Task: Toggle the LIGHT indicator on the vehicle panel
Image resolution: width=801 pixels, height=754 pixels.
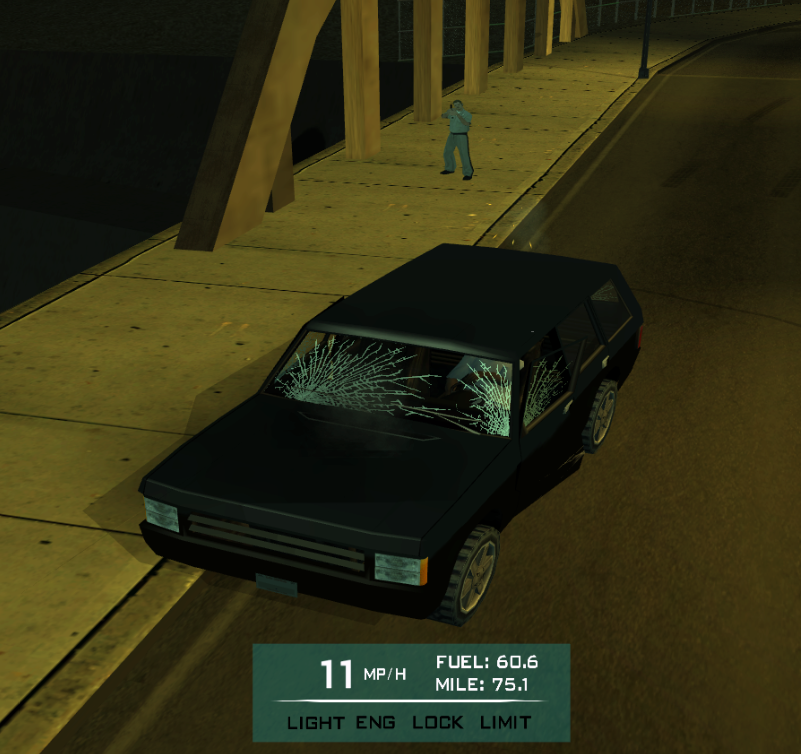Action: (315, 722)
